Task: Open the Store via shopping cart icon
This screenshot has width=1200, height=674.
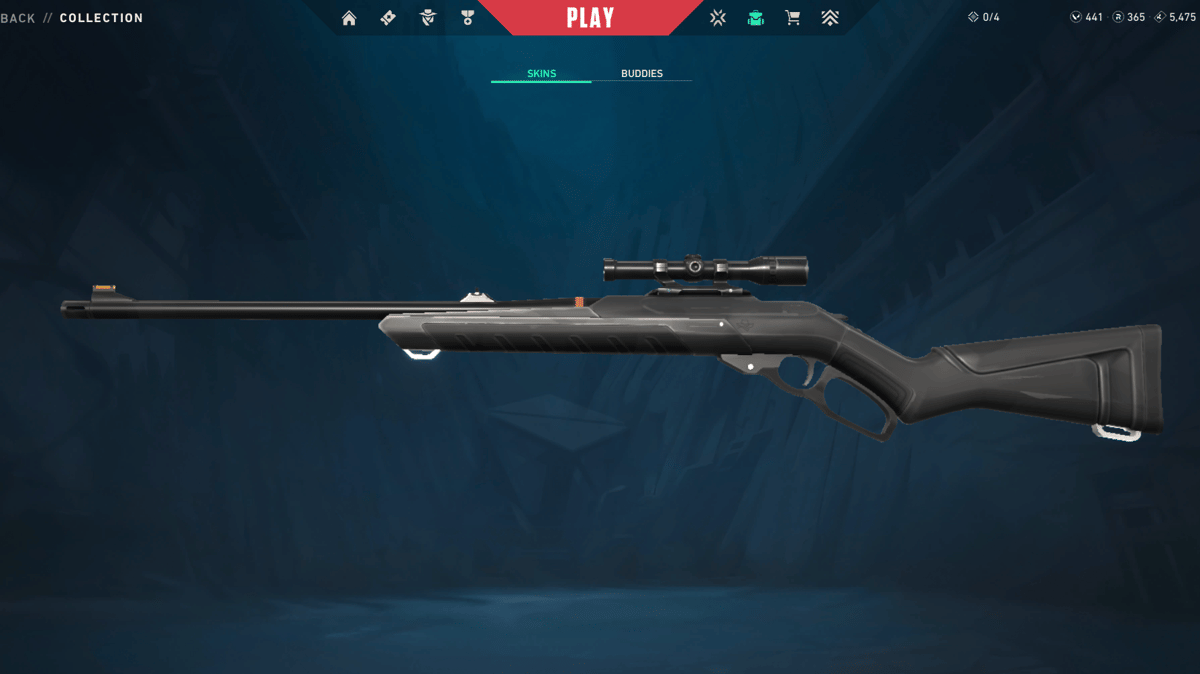Action: 793,18
